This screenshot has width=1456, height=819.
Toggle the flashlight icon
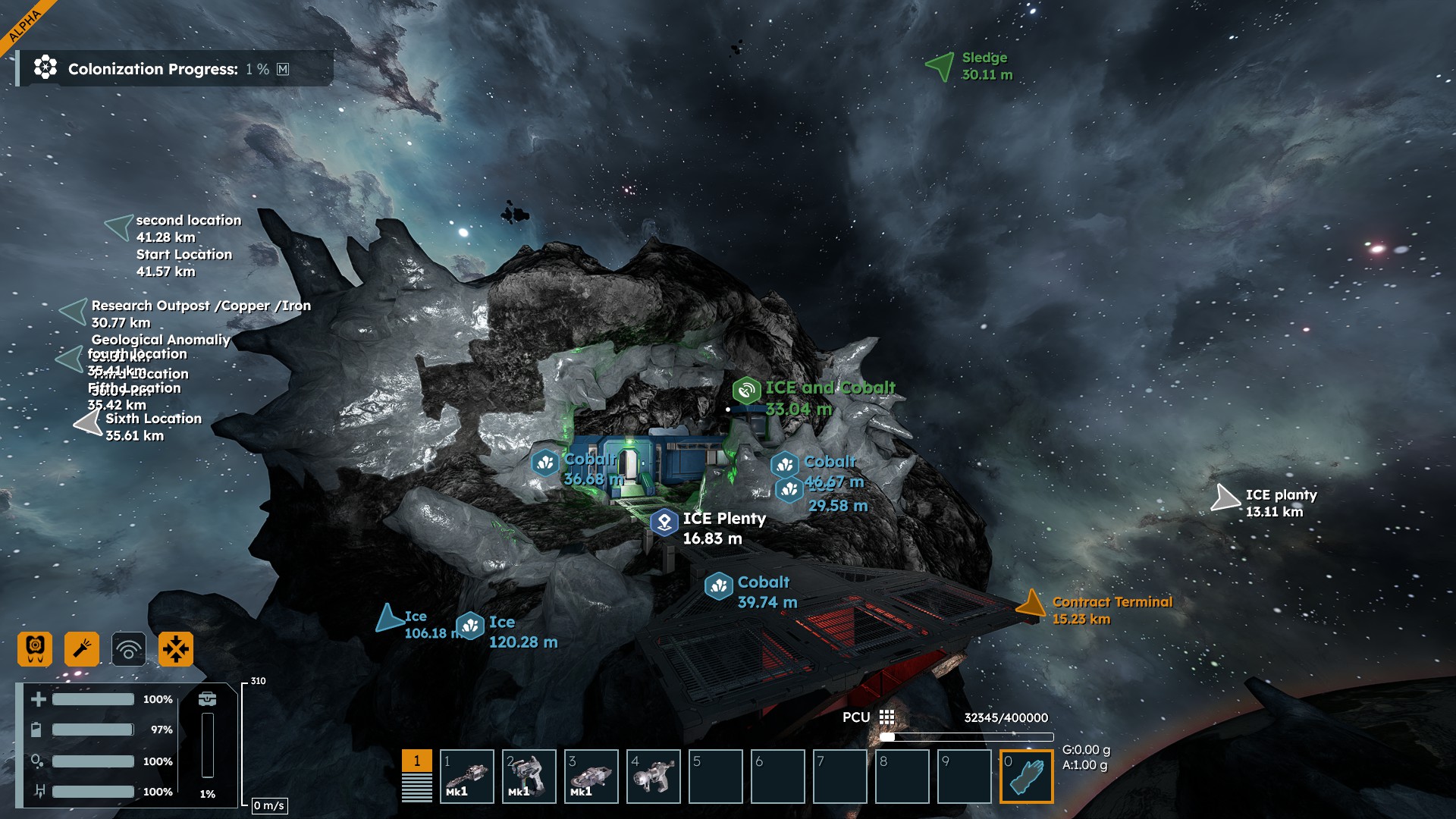click(82, 649)
